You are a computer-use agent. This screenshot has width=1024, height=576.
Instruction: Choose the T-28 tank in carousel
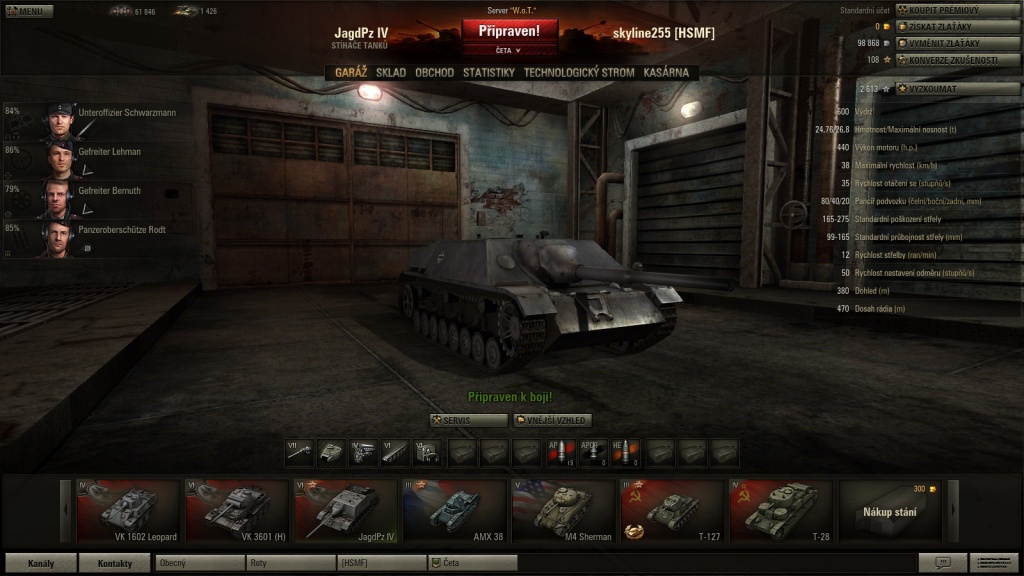780,510
